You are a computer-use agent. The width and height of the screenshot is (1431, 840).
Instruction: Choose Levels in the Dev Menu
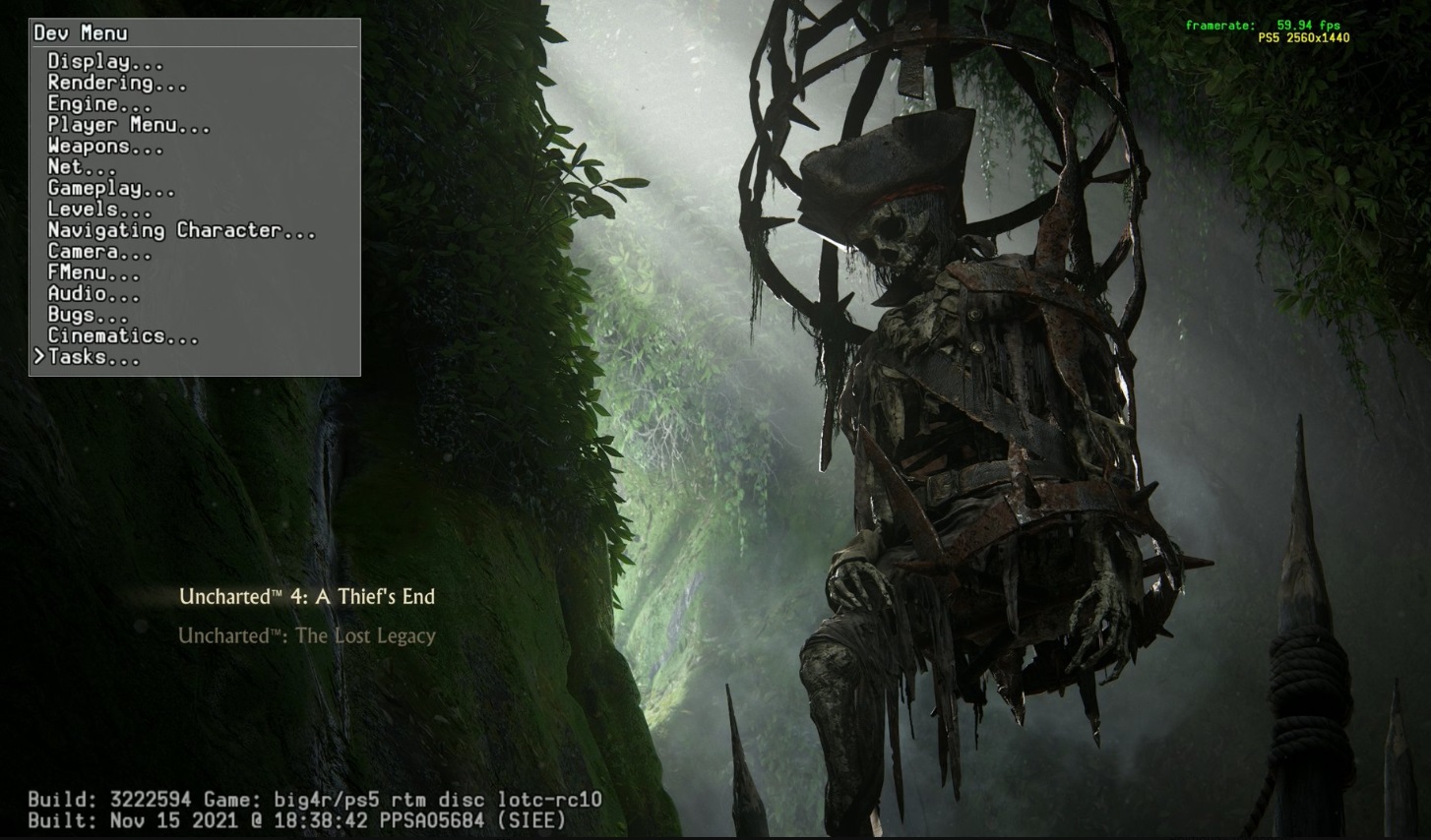(99, 210)
